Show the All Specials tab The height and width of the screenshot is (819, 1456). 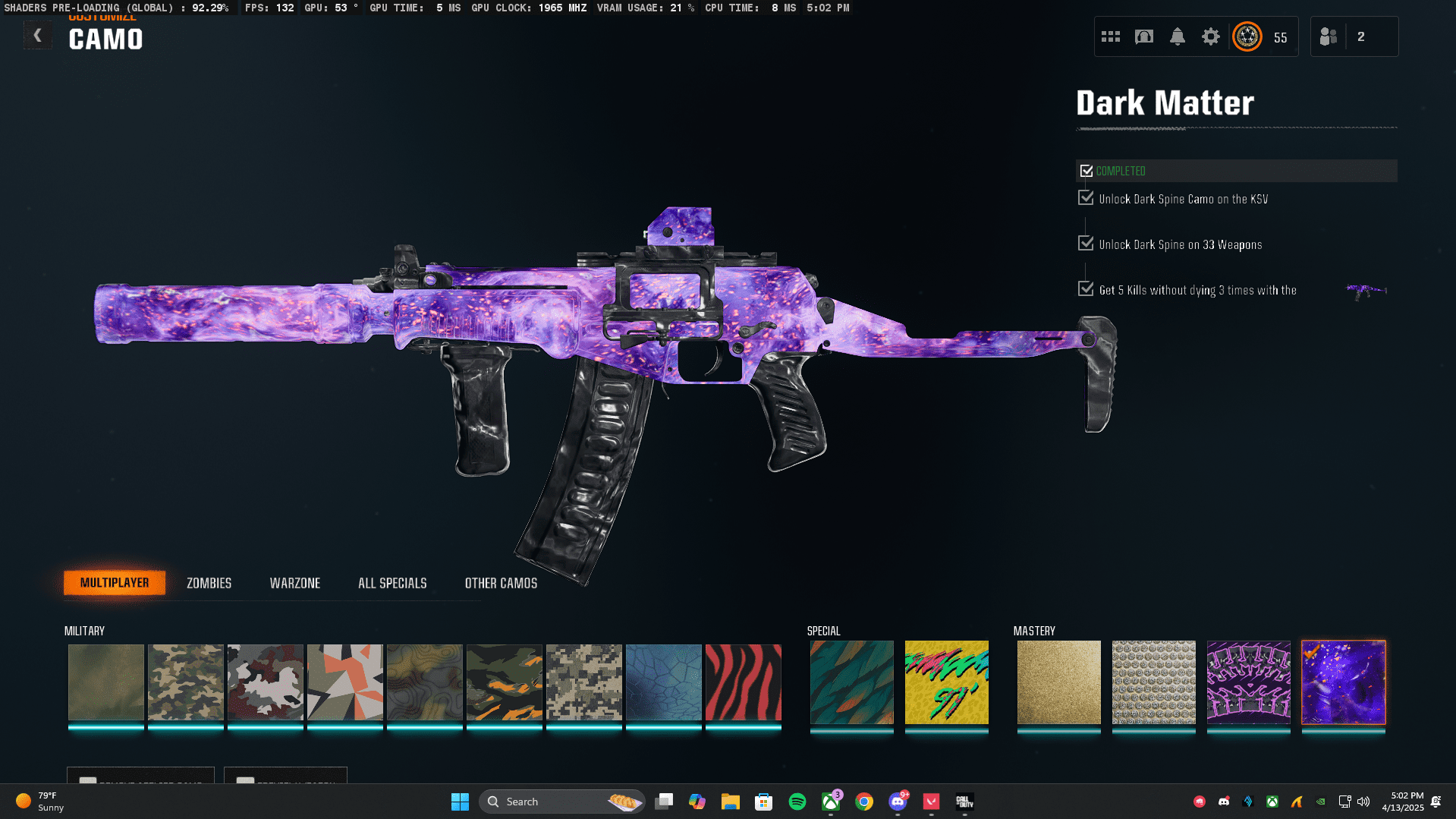pos(392,583)
